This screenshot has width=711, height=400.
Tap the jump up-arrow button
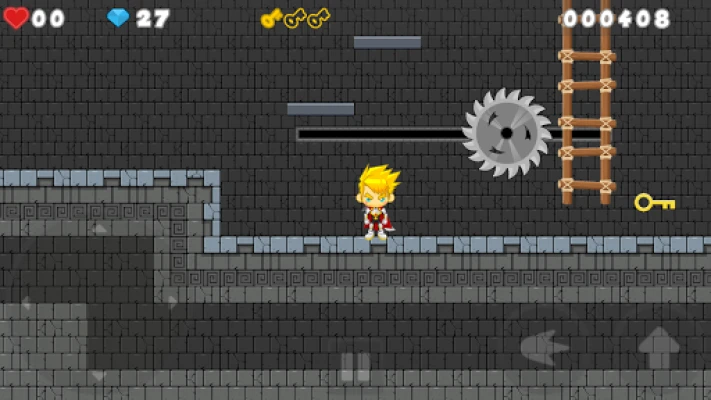pos(659,348)
